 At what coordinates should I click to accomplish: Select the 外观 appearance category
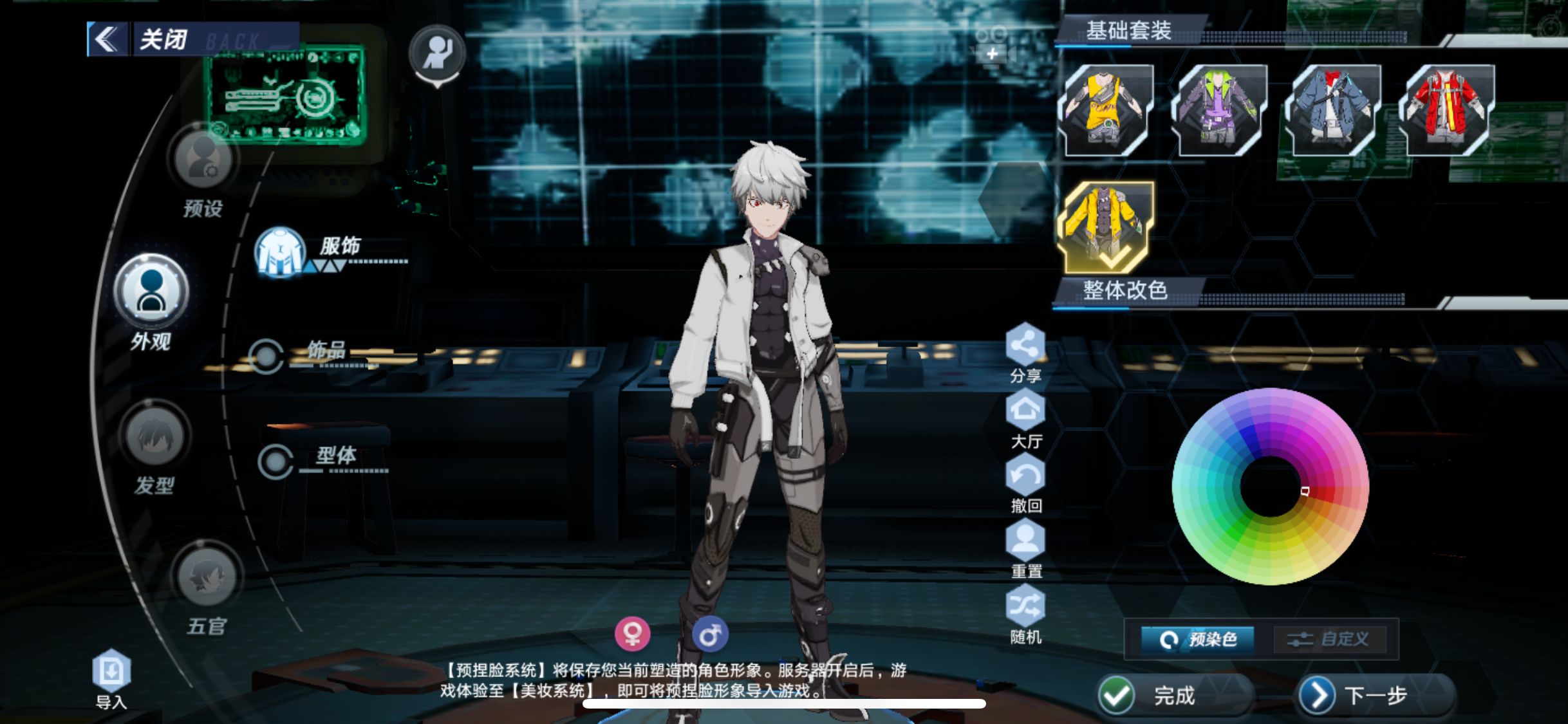click(x=151, y=292)
